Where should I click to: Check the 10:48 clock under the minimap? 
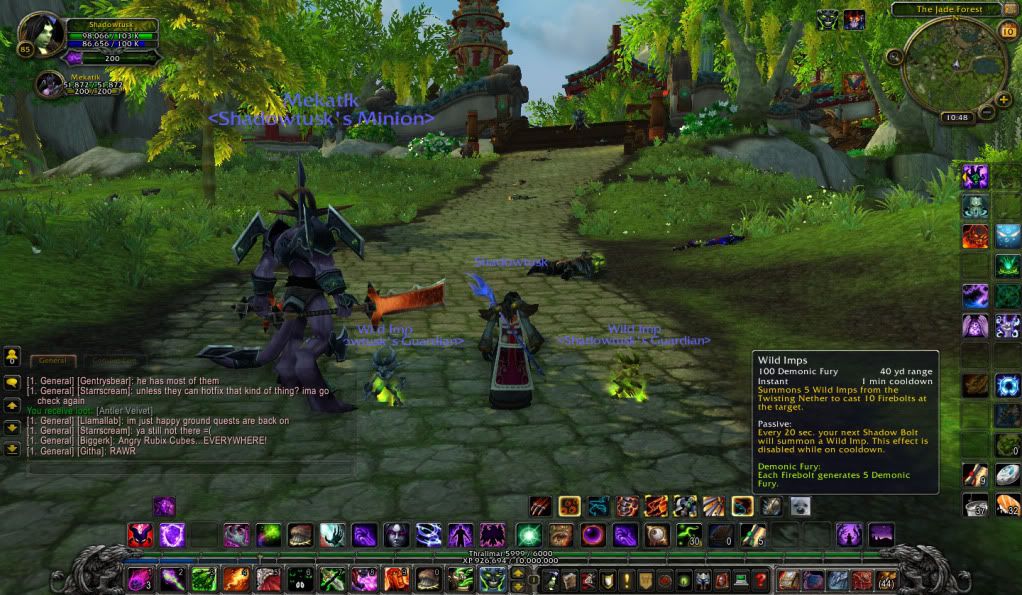[955, 117]
